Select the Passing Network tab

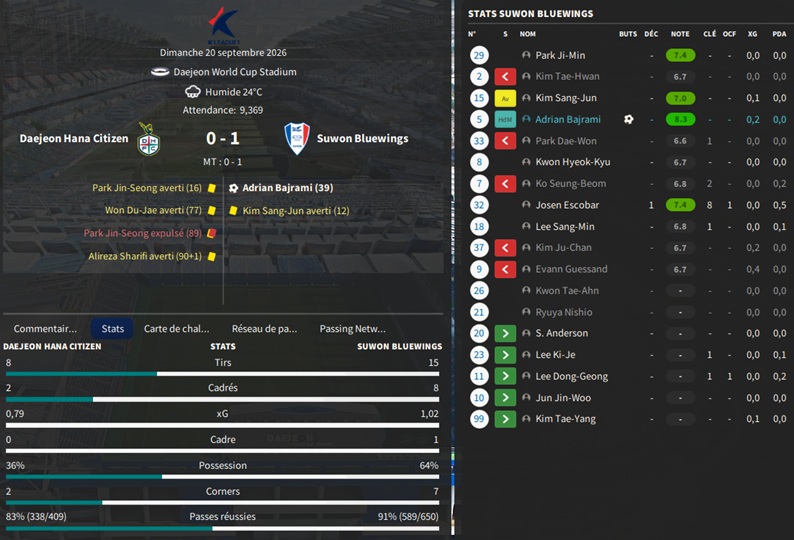coord(352,328)
